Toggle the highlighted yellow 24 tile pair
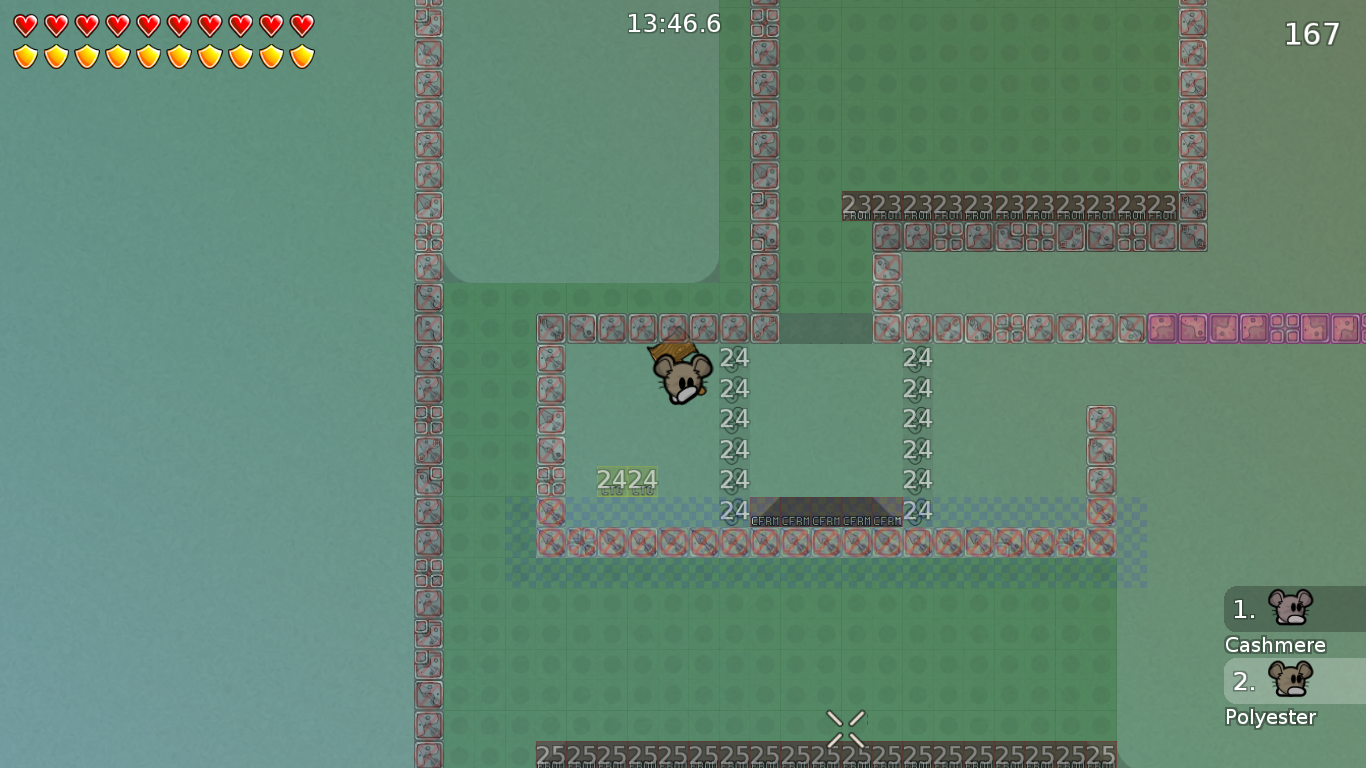Image resolution: width=1366 pixels, height=768 pixels. click(x=627, y=480)
